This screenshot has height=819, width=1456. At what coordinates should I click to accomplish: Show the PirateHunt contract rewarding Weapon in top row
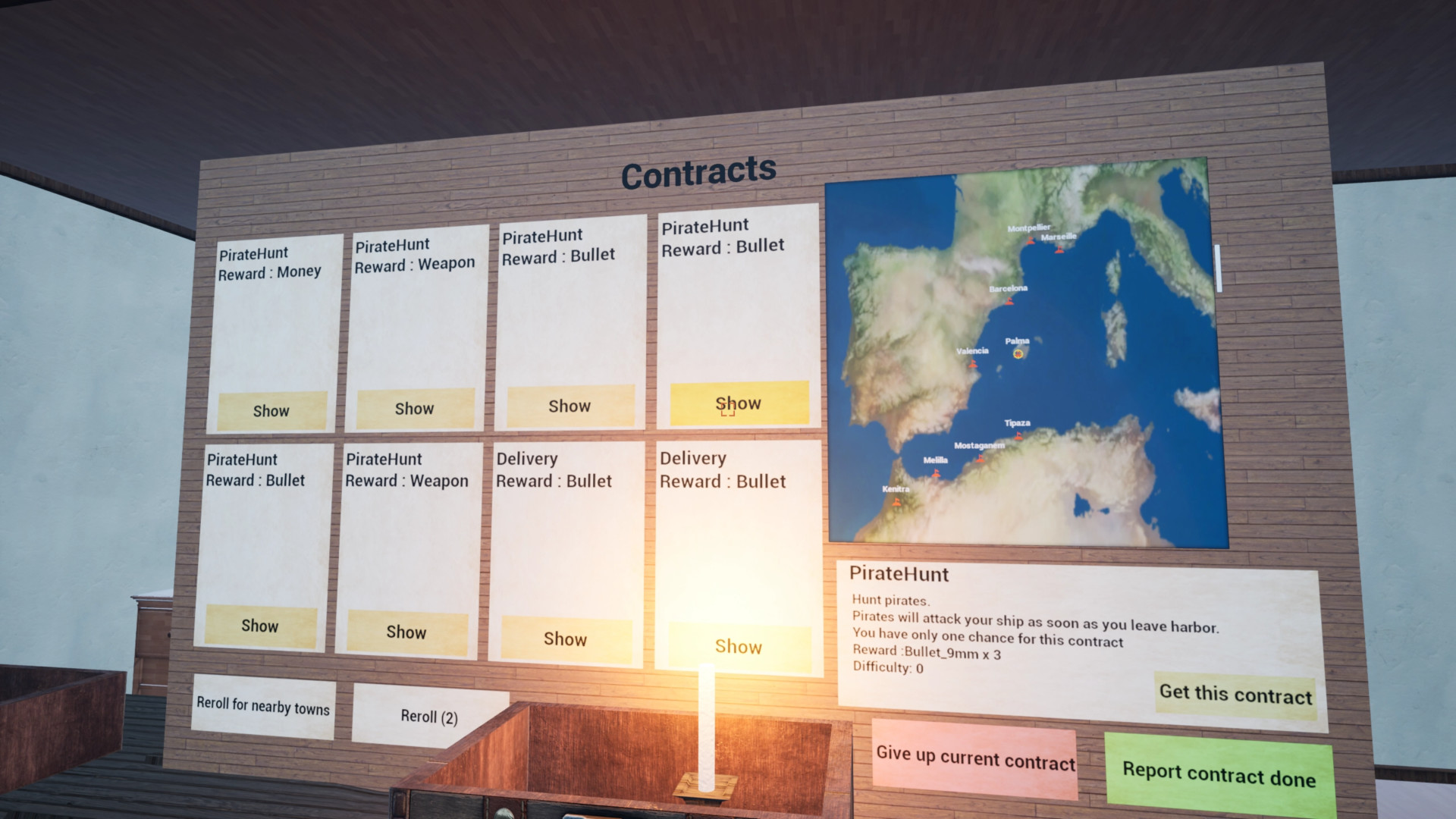pyautogui.click(x=414, y=408)
